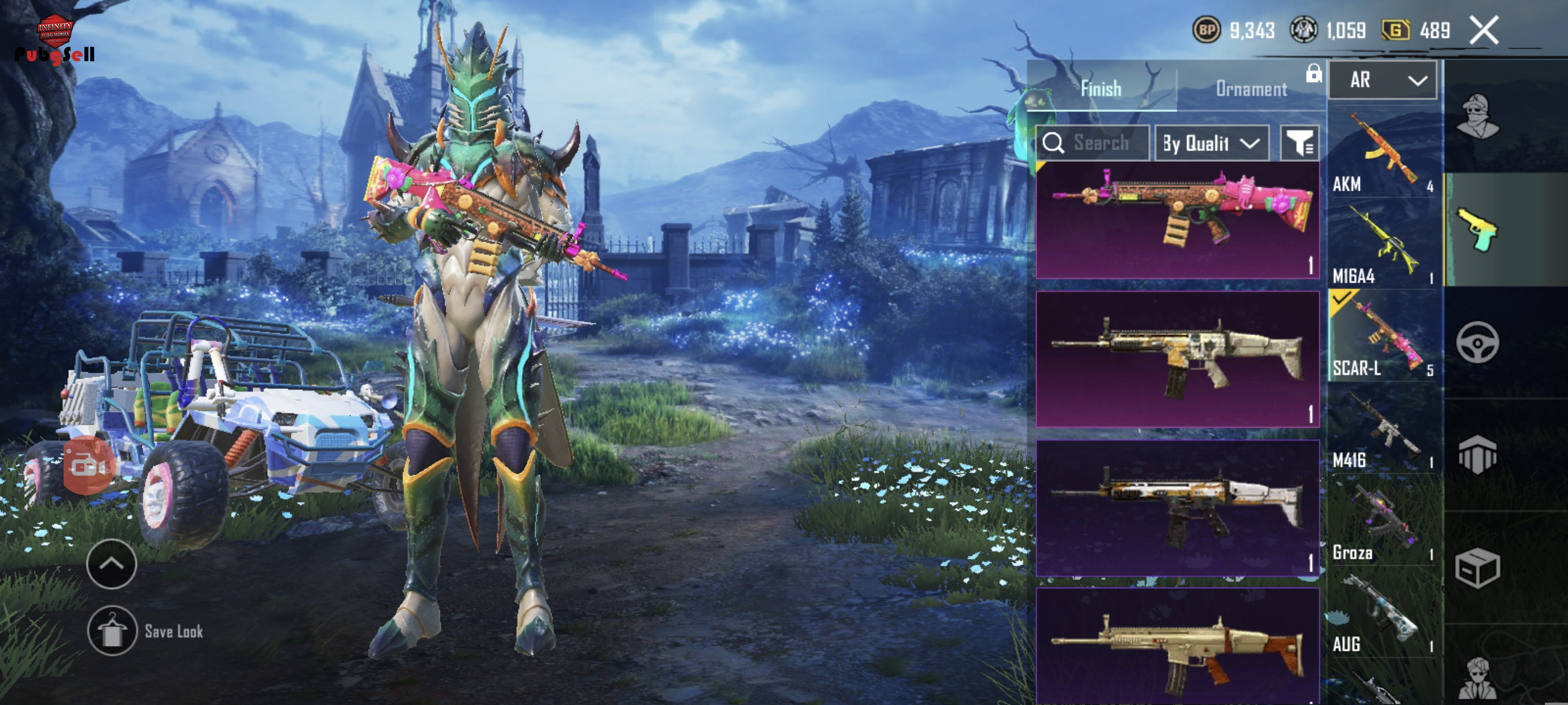Click the up-arrow collapse button

coord(112,564)
